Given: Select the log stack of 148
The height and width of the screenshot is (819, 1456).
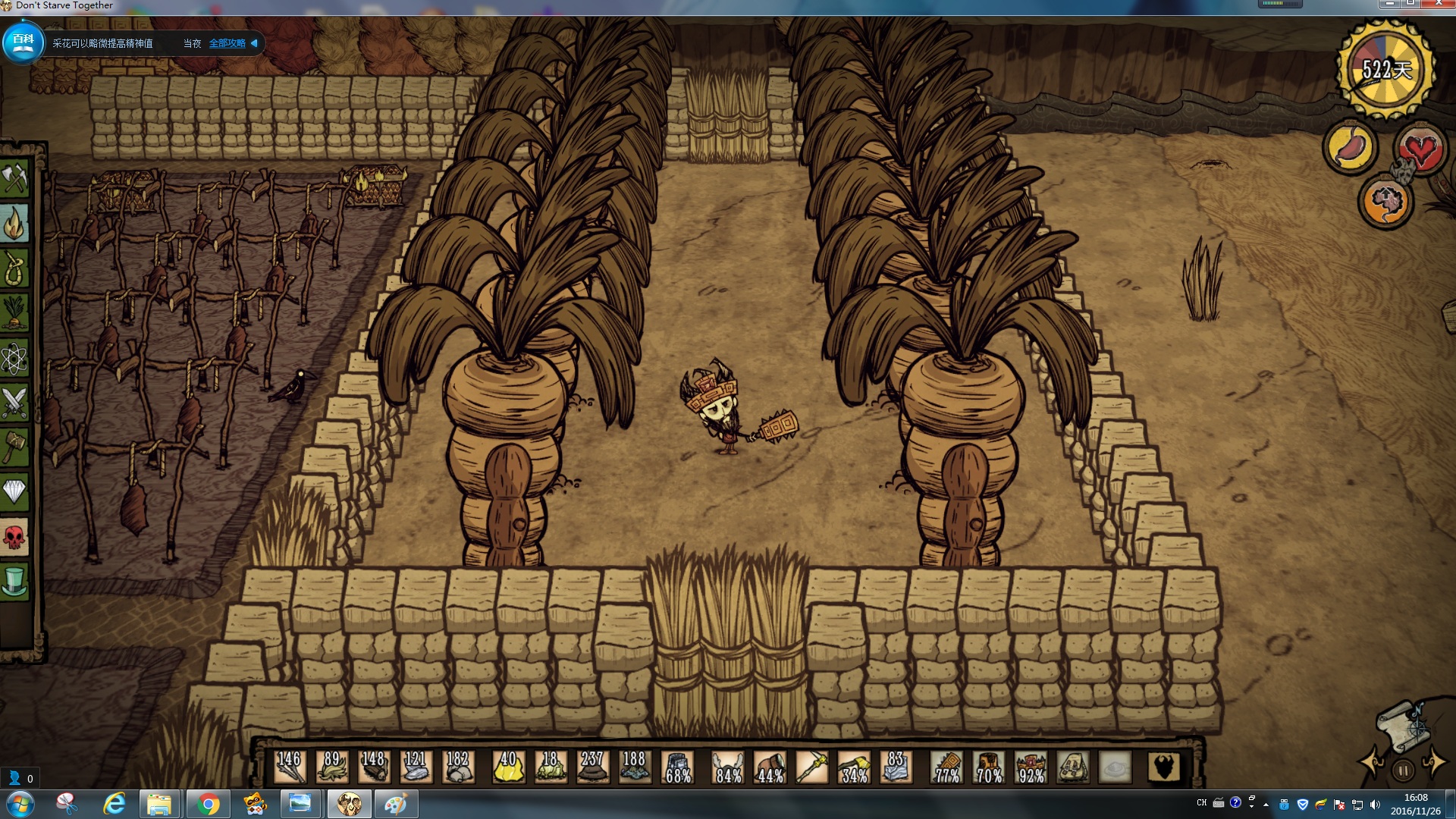Looking at the screenshot, I should click(x=373, y=767).
